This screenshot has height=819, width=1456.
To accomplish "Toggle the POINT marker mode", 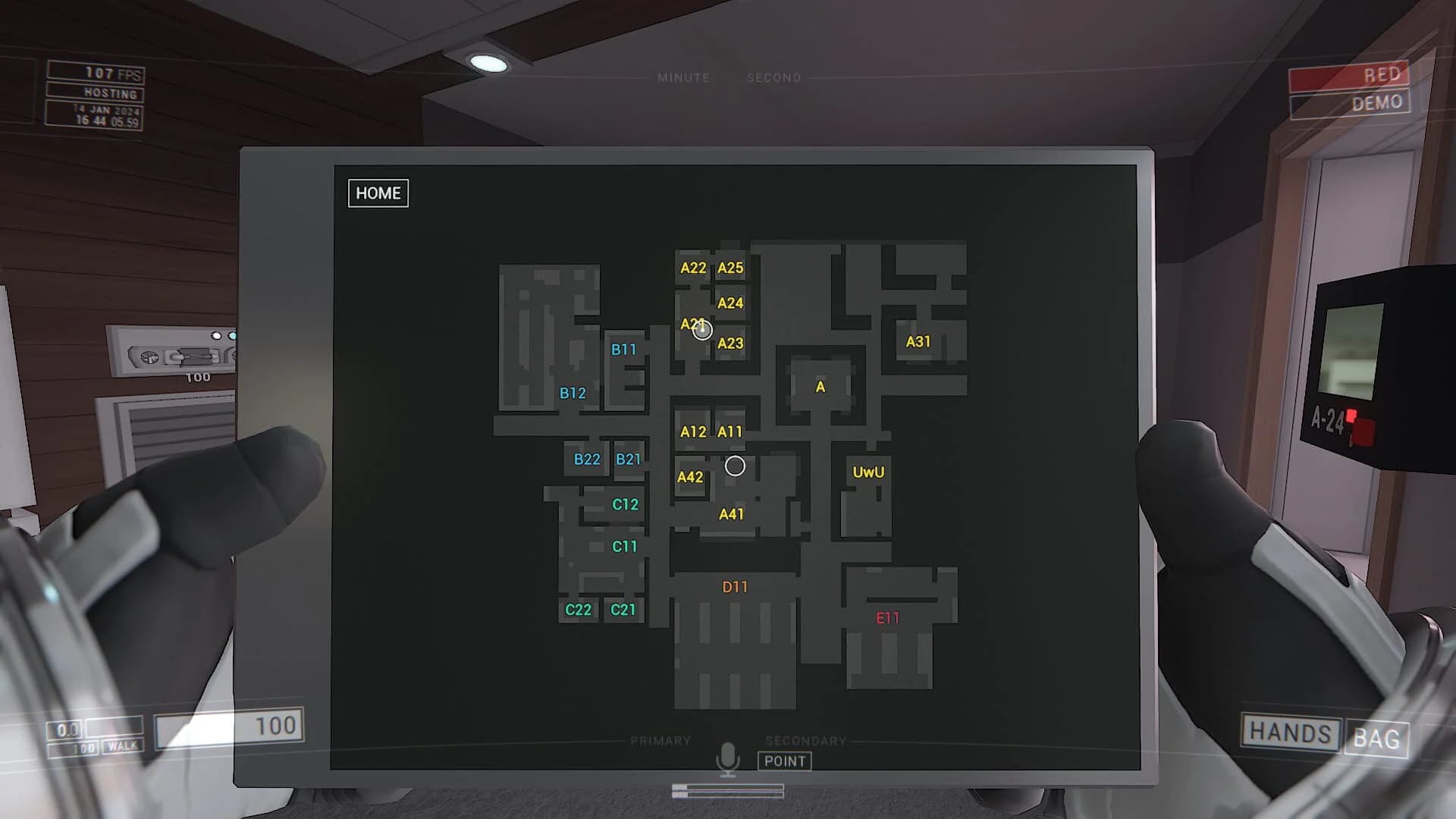I will point(785,761).
